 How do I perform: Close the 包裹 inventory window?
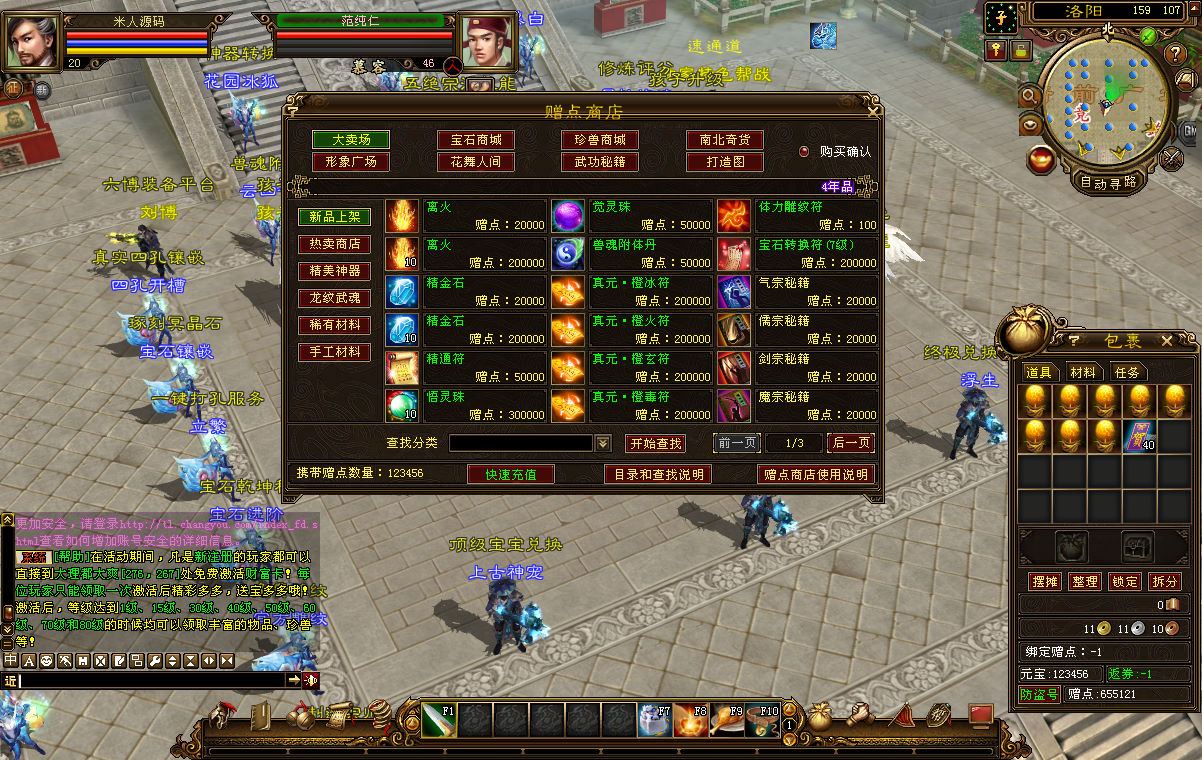coord(1166,341)
